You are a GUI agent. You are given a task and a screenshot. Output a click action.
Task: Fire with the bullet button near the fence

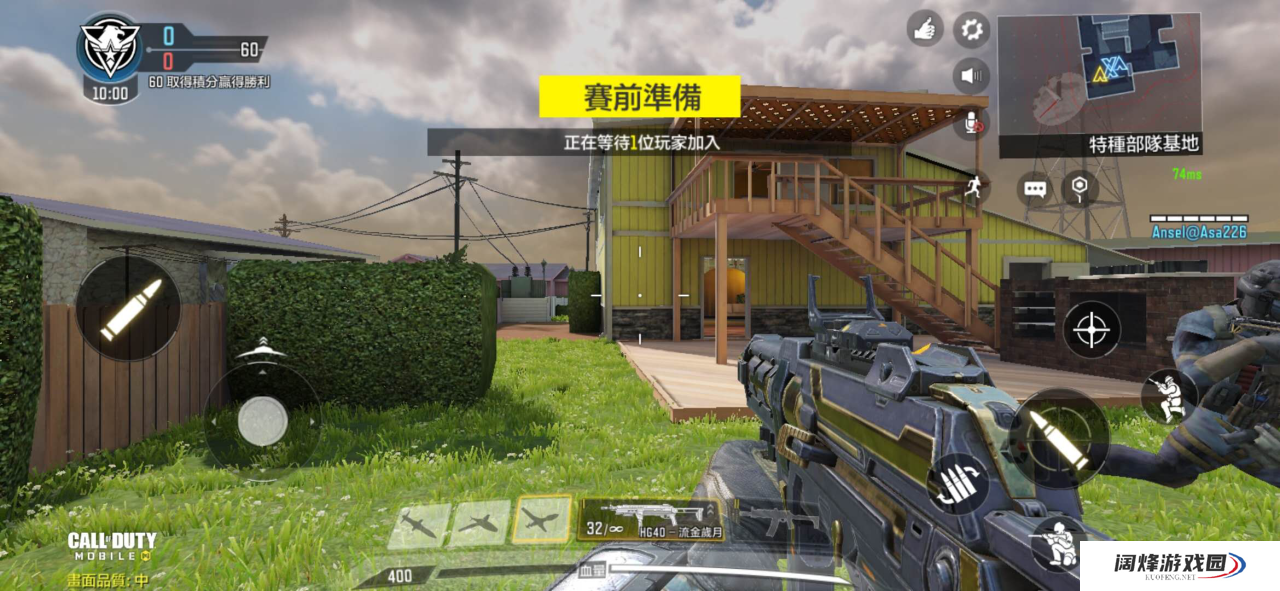point(128,308)
